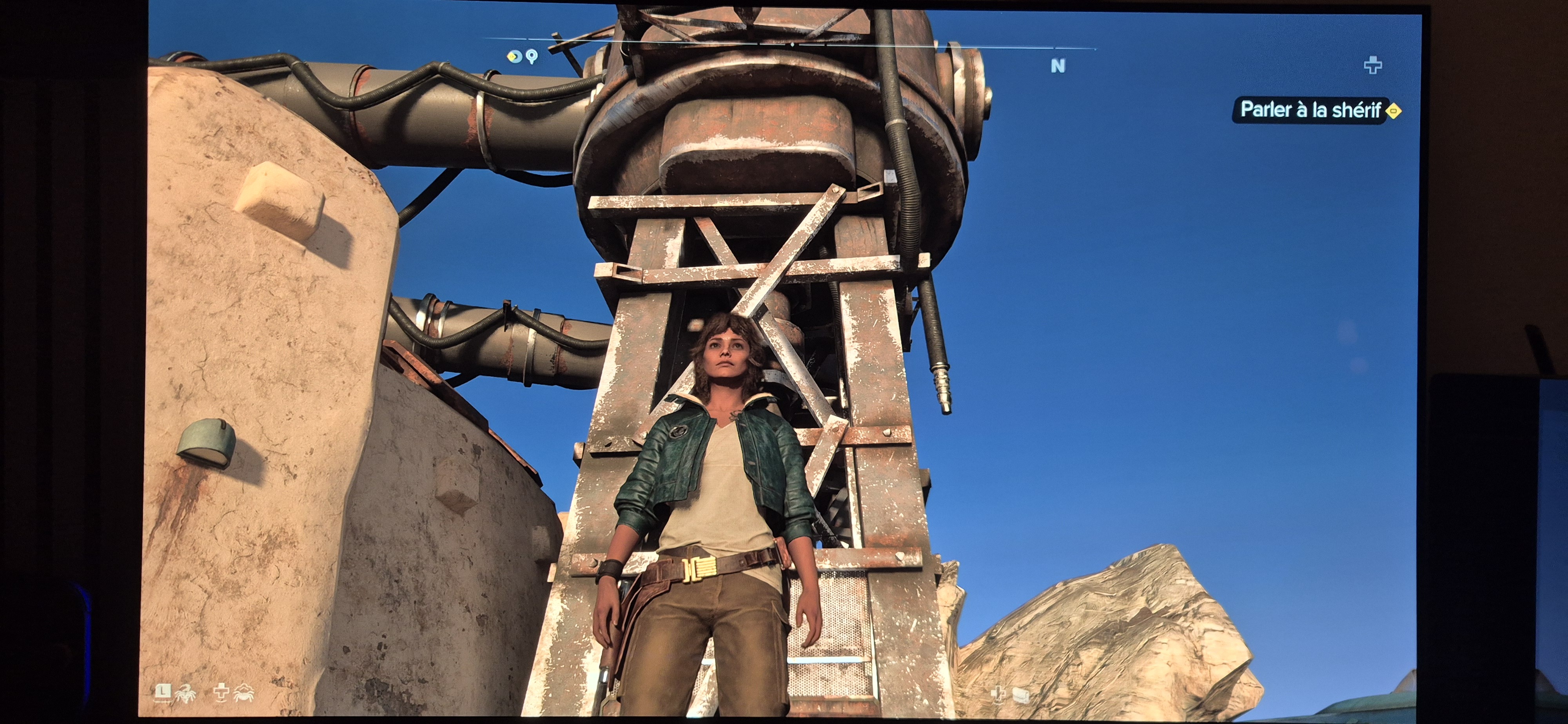Select the location pin marker on the compass

532,57
